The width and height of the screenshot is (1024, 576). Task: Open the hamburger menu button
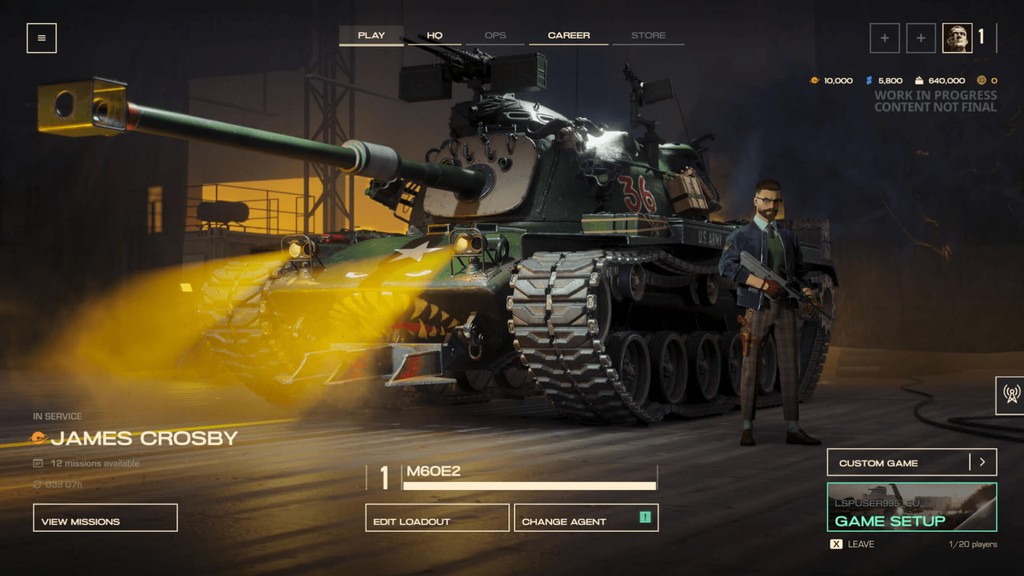pos(41,38)
